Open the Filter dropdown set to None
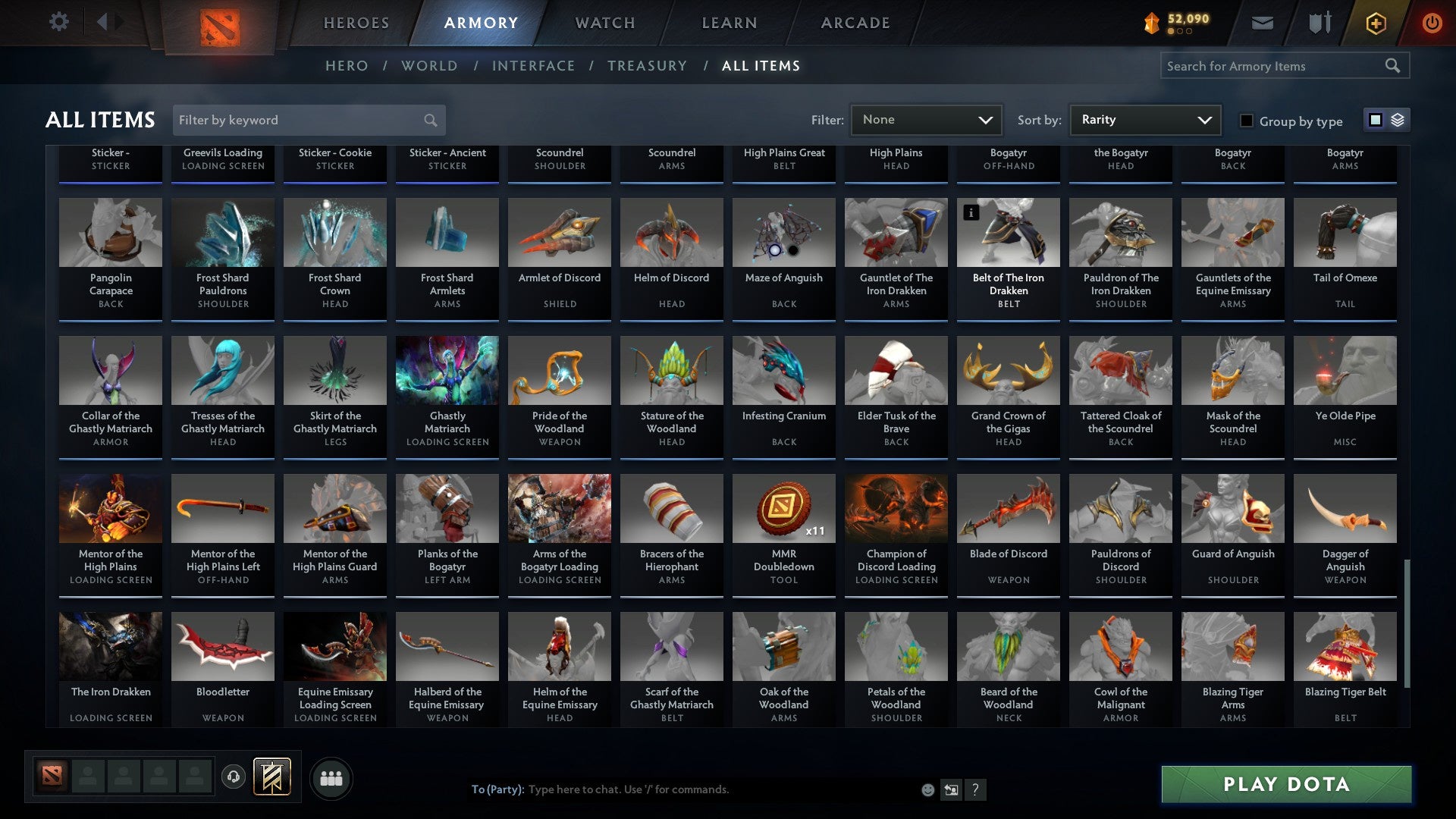The image size is (1456, 819). (925, 120)
